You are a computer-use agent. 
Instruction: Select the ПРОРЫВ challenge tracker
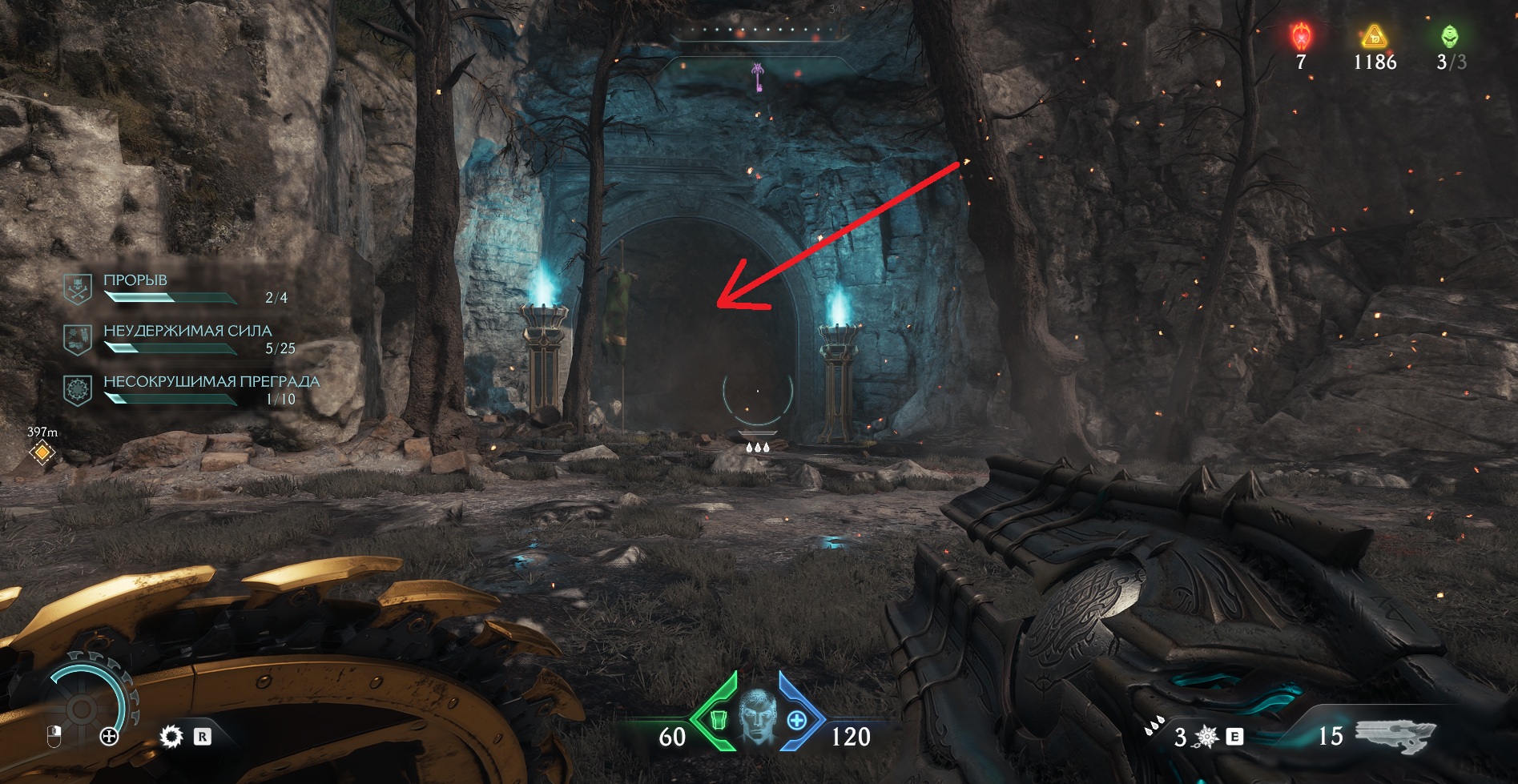(x=135, y=281)
